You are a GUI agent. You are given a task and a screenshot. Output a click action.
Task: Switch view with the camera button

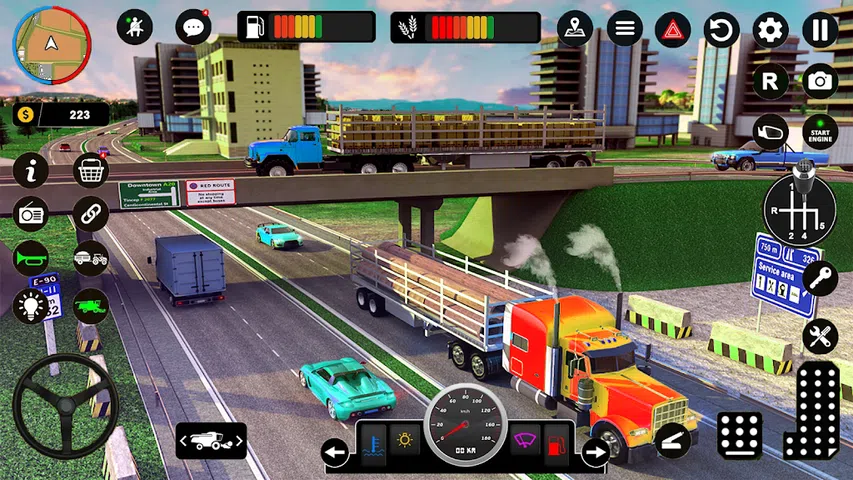820,81
